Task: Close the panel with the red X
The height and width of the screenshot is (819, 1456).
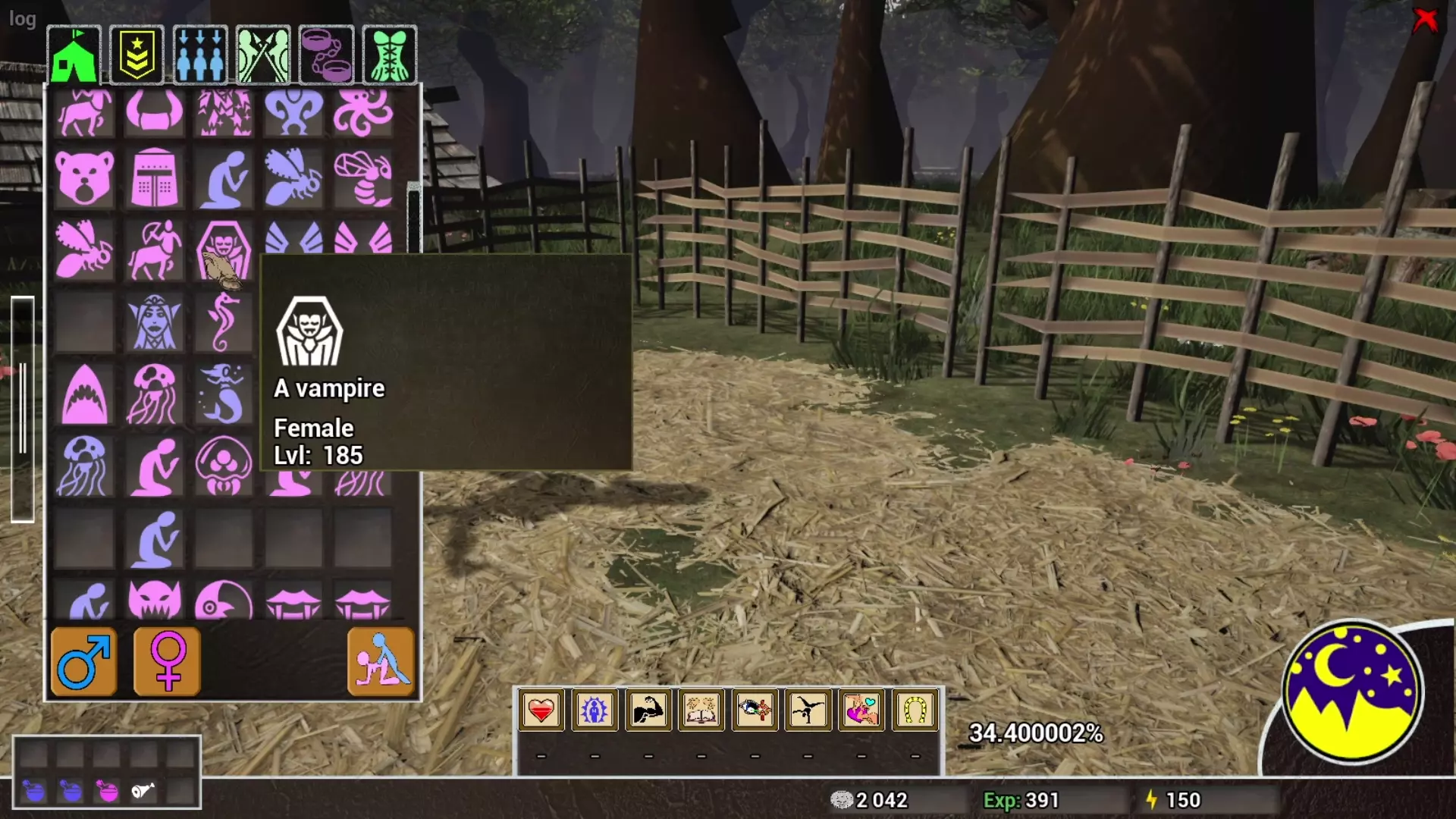Action: point(1425,20)
